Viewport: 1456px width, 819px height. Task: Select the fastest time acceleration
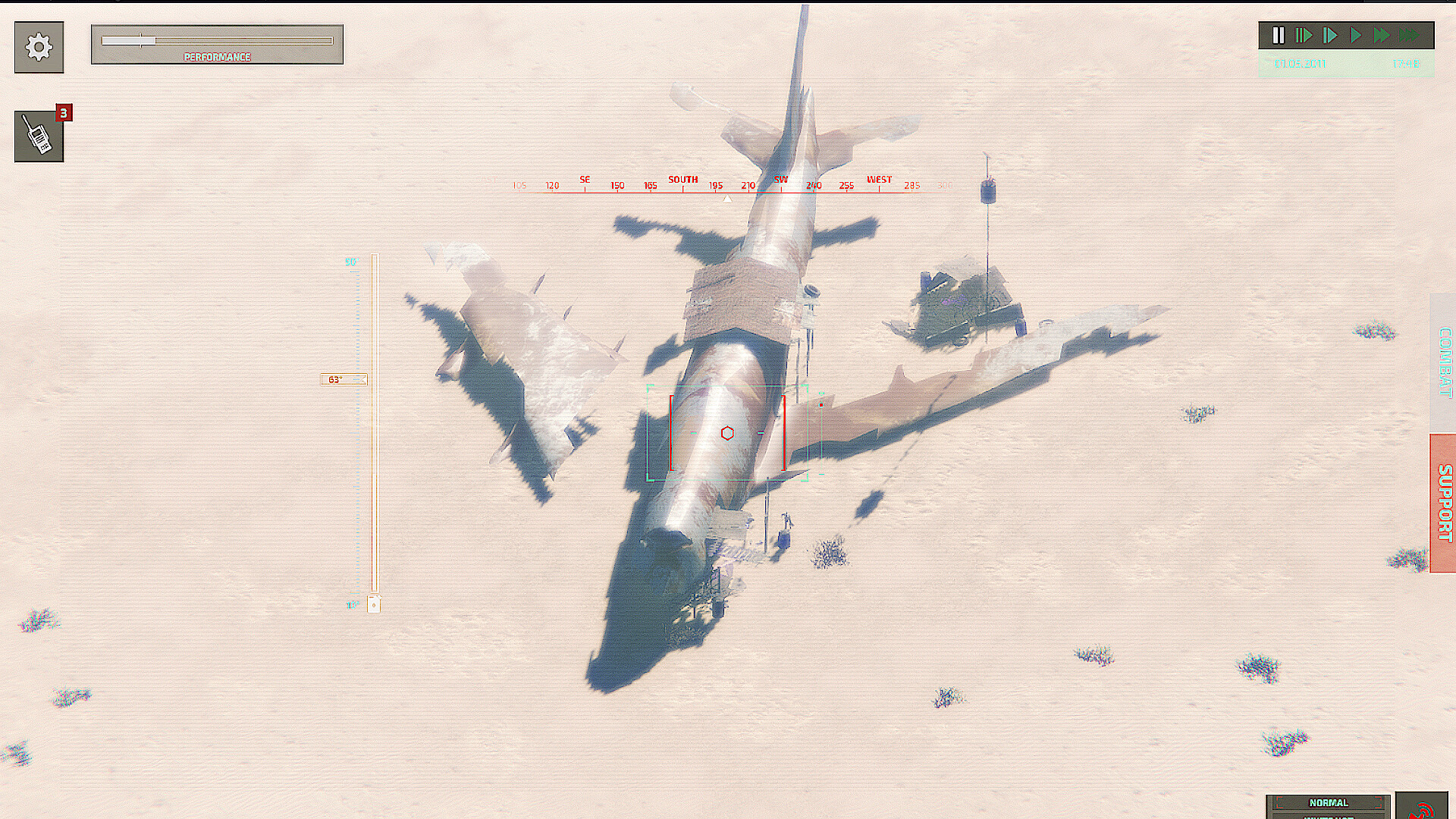(1408, 34)
